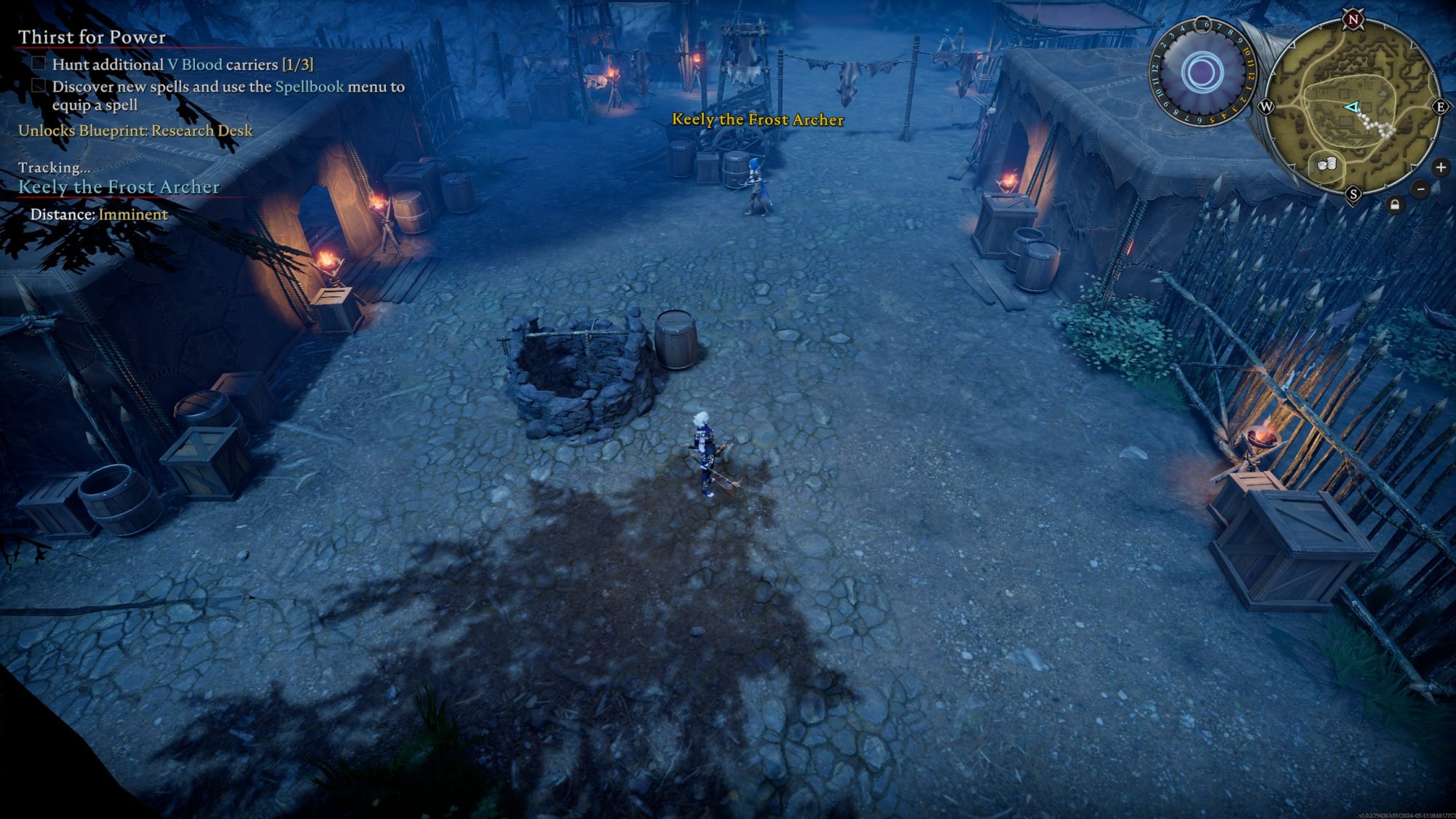
Task: Toggle the minimap rotation lock icon
Action: coord(1394,205)
